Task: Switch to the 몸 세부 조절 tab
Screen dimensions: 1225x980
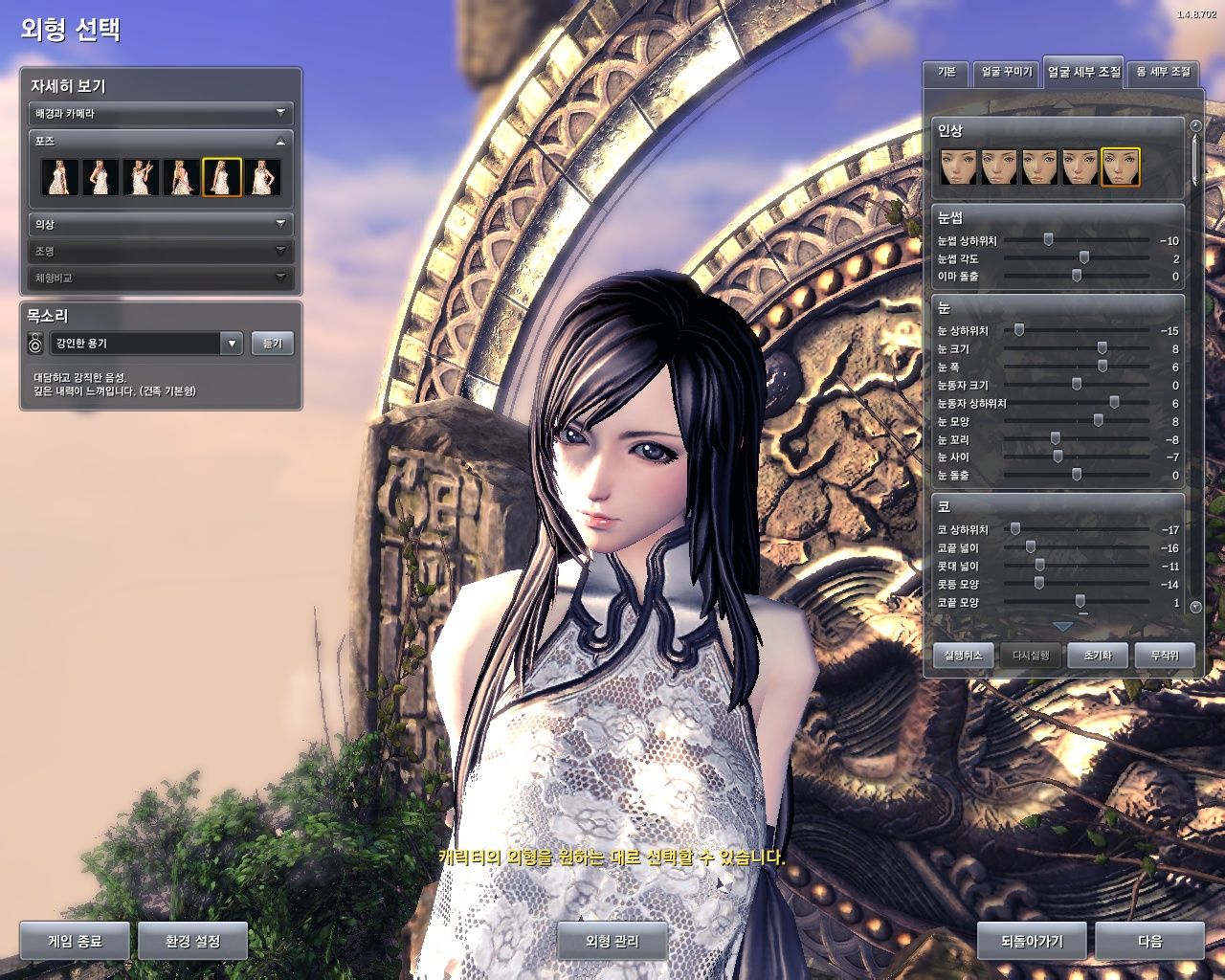Action: (1163, 73)
